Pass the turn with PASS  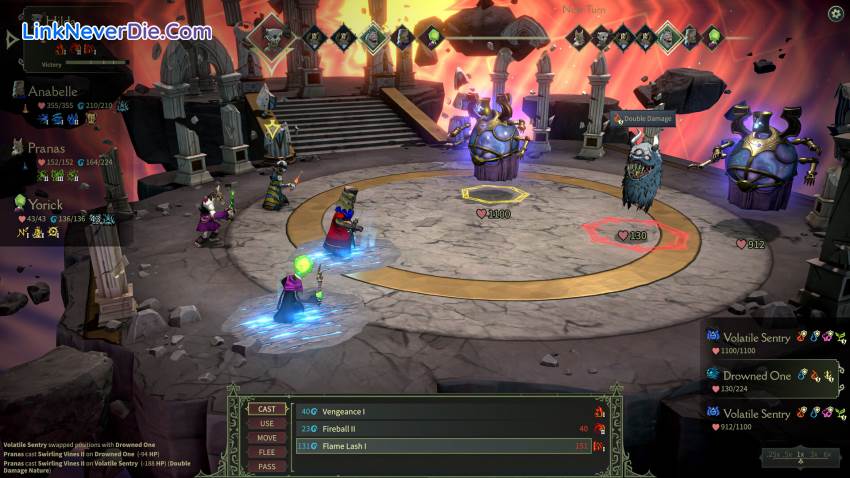pos(267,465)
